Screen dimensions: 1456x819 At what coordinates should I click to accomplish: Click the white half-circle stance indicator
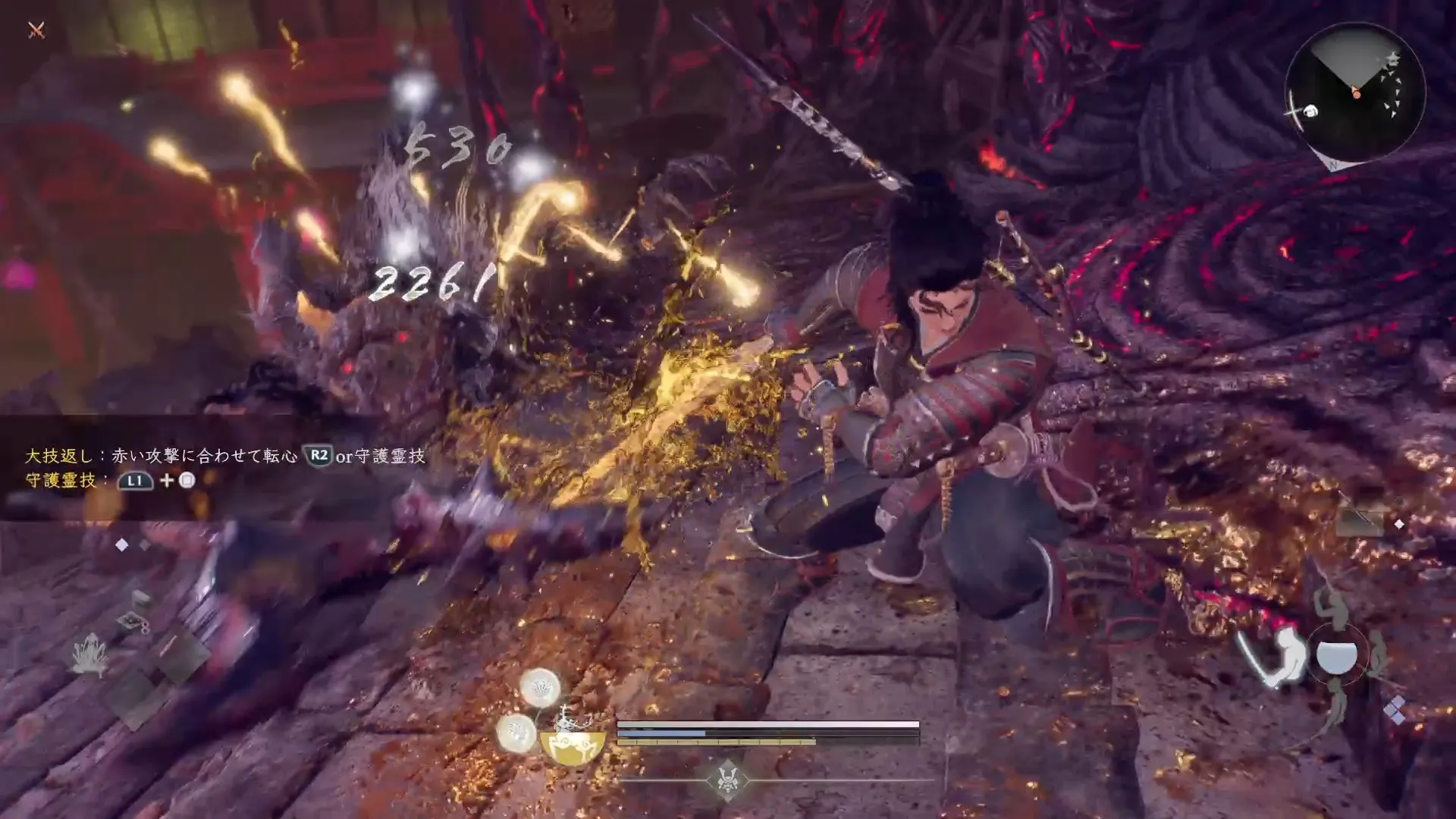pos(1336,656)
